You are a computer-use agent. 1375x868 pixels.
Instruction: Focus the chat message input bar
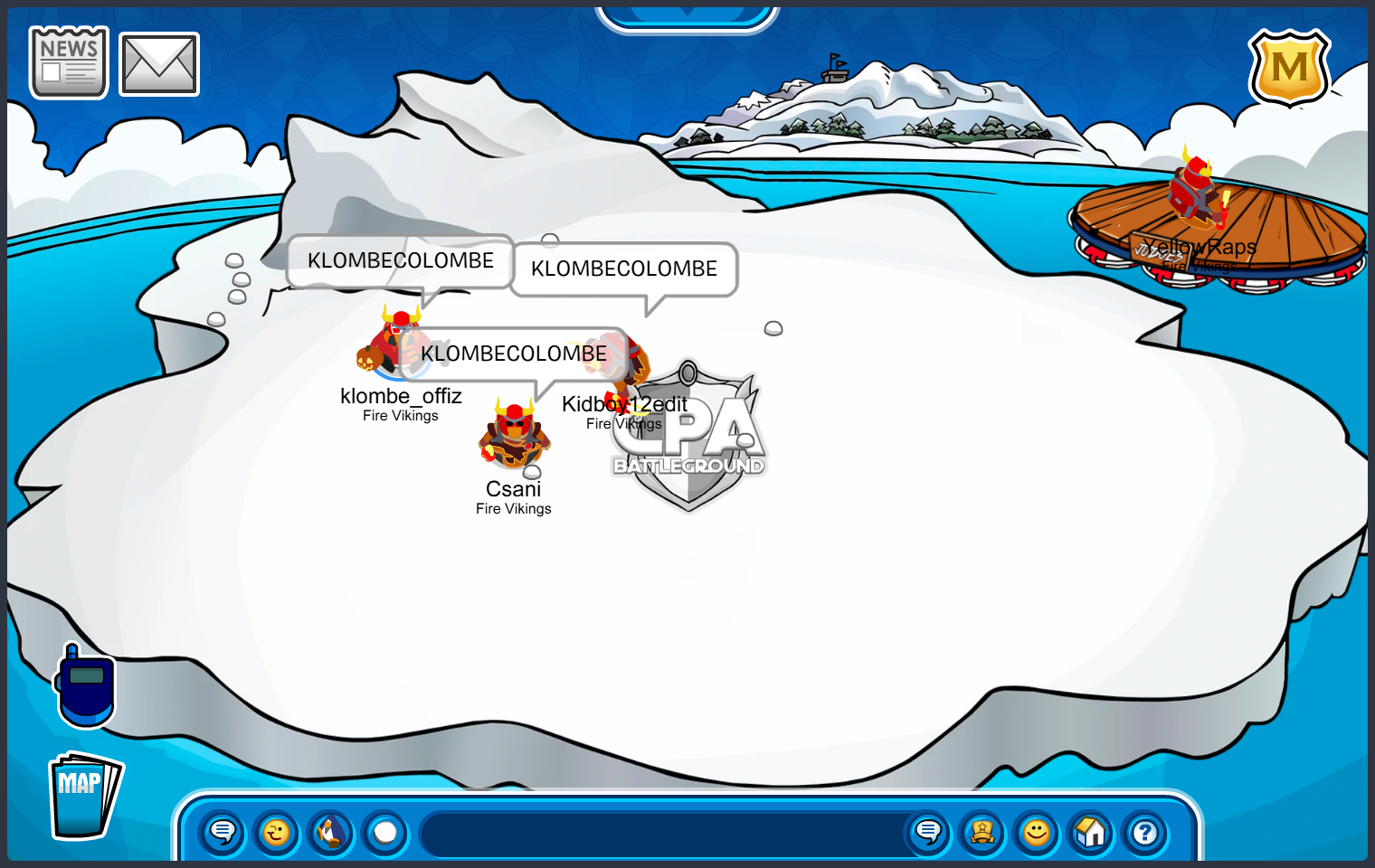pos(665,834)
